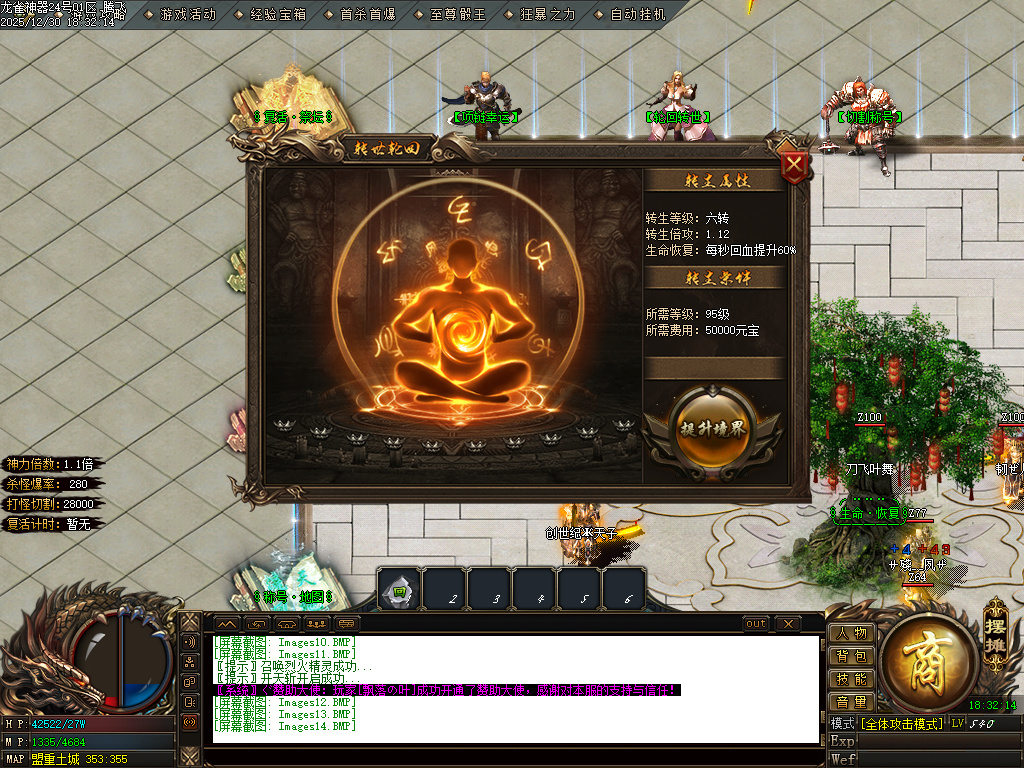Click the 提升境界 upgrade button
The width and height of the screenshot is (1024, 768).
pyautogui.click(x=712, y=428)
